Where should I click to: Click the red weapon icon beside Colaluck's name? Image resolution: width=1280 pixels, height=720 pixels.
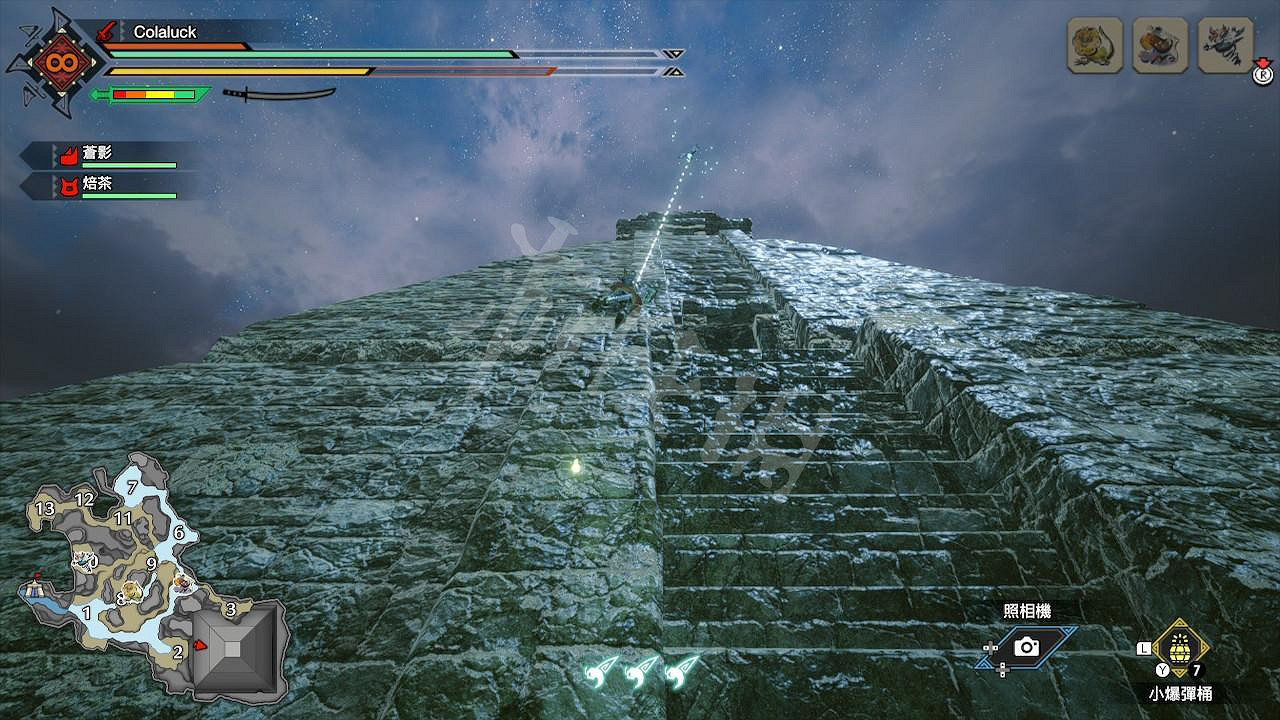(104, 31)
